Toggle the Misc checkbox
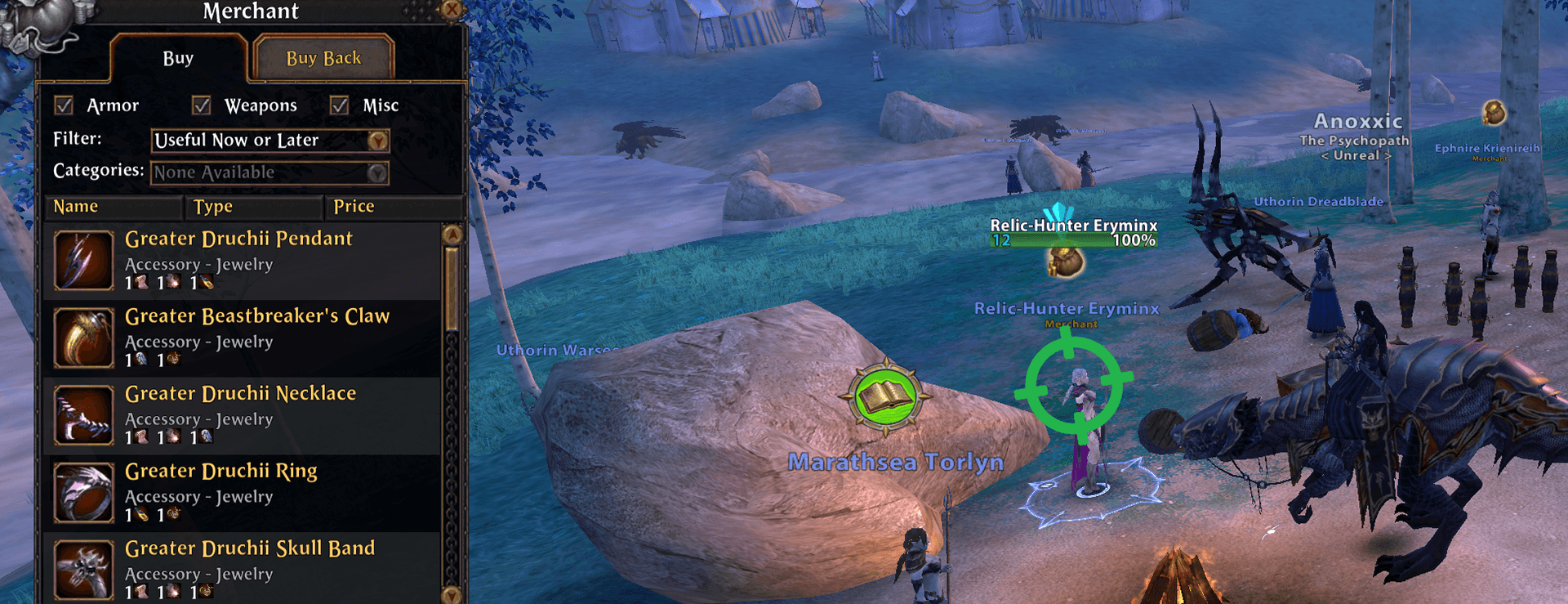Viewport: 1568px width, 604px height. 340,105
